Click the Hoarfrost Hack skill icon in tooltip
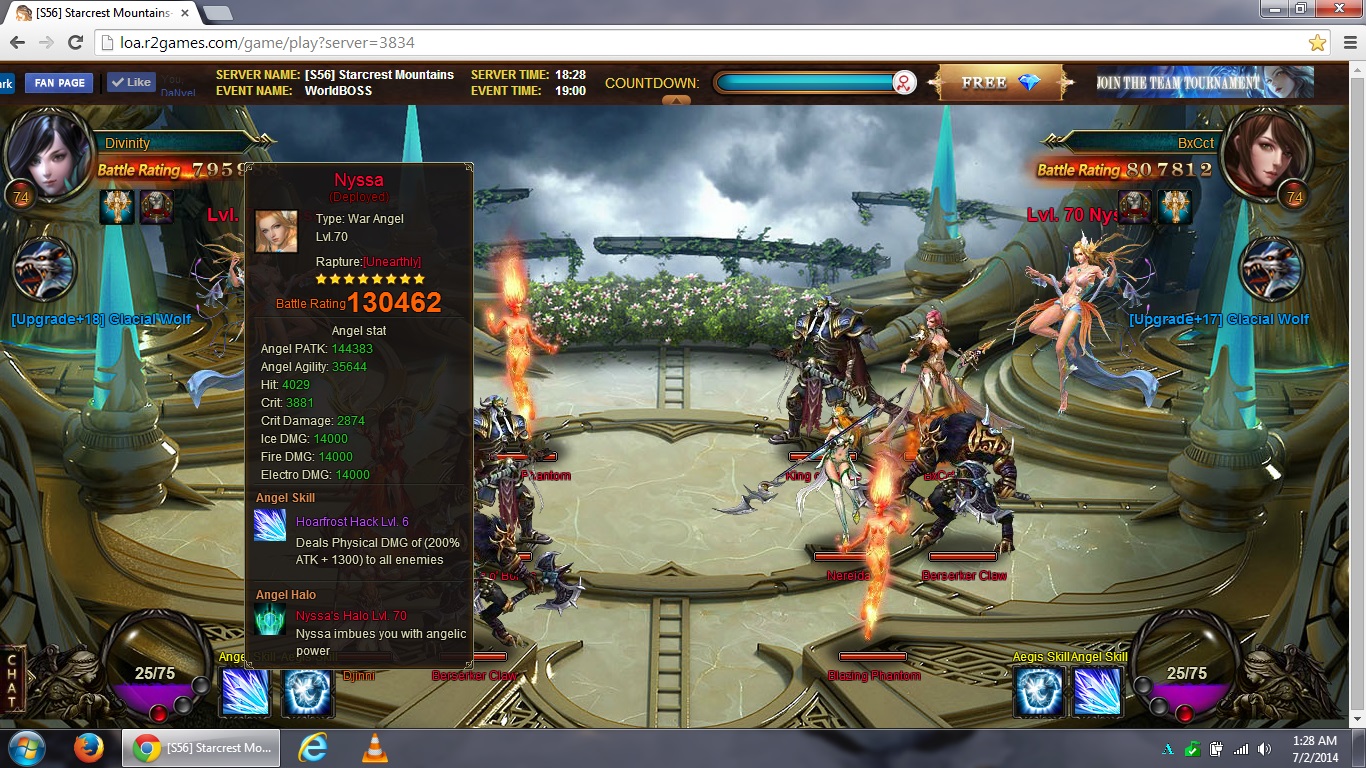1366x768 pixels. (270, 525)
